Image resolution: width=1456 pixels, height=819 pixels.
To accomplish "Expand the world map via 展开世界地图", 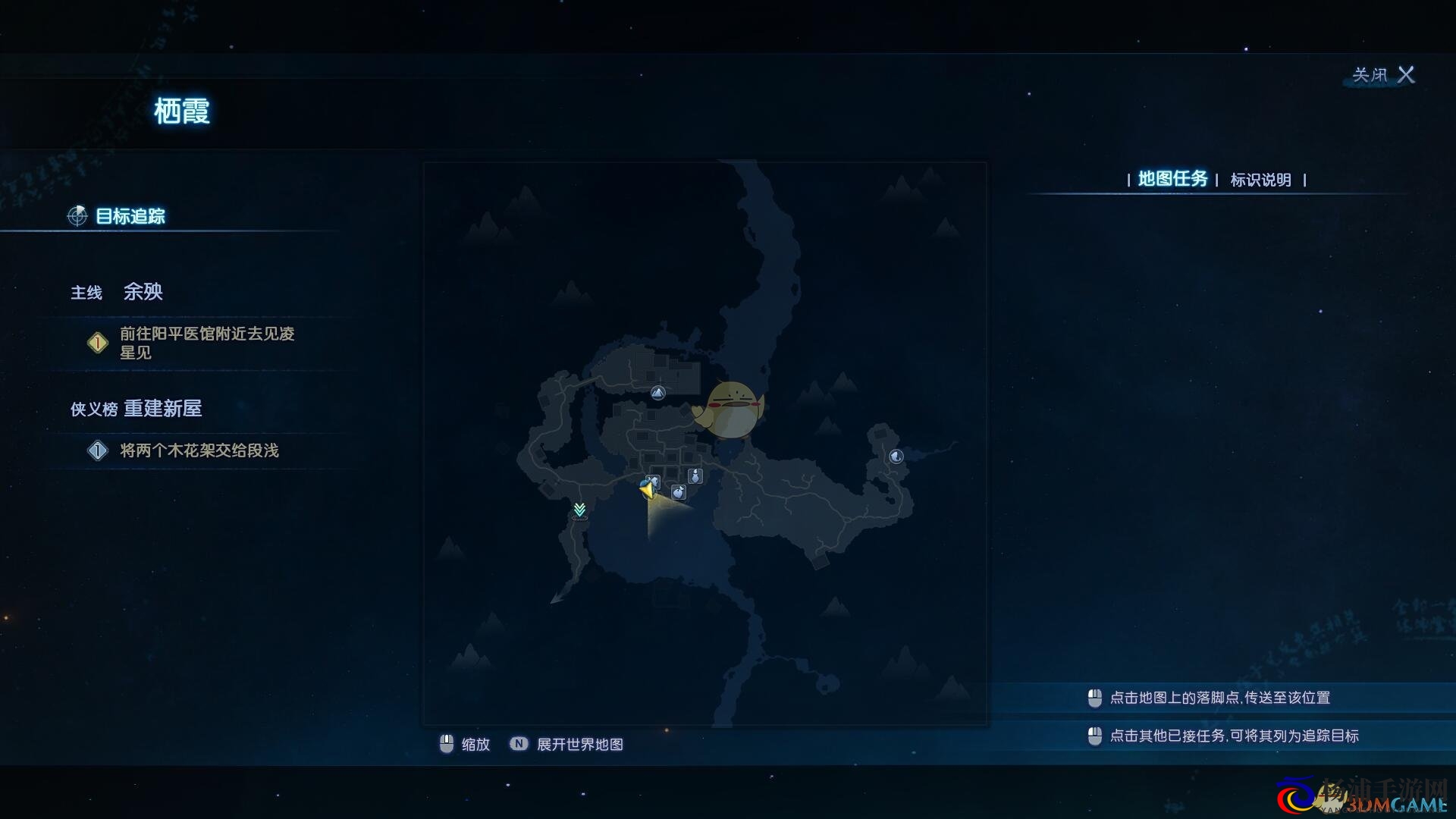I will point(579,745).
